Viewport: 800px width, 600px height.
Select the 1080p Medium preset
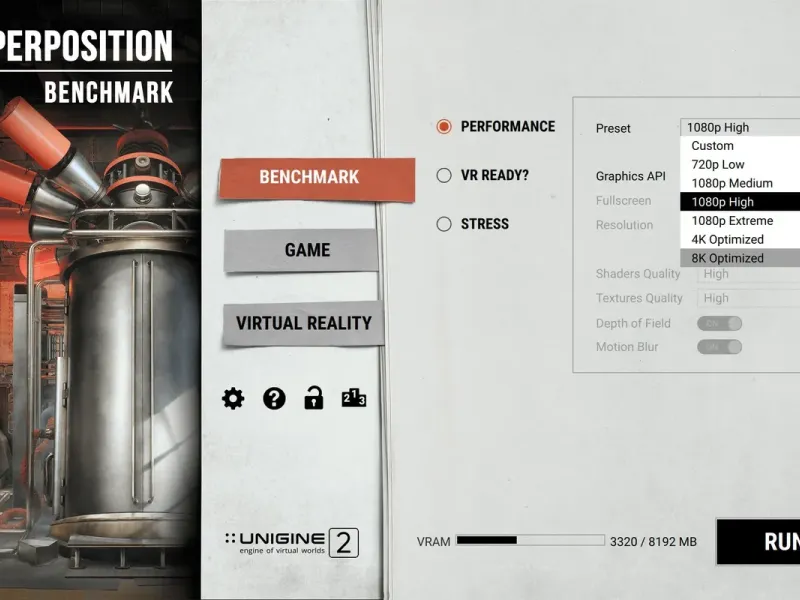[x=740, y=183]
